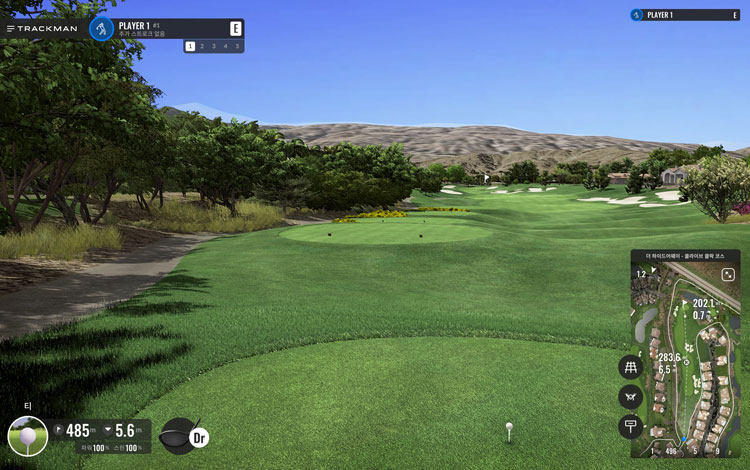Toggle the green grid overlay button
The width and height of the screenshot is (750, 470).
[x=630, y=367]
